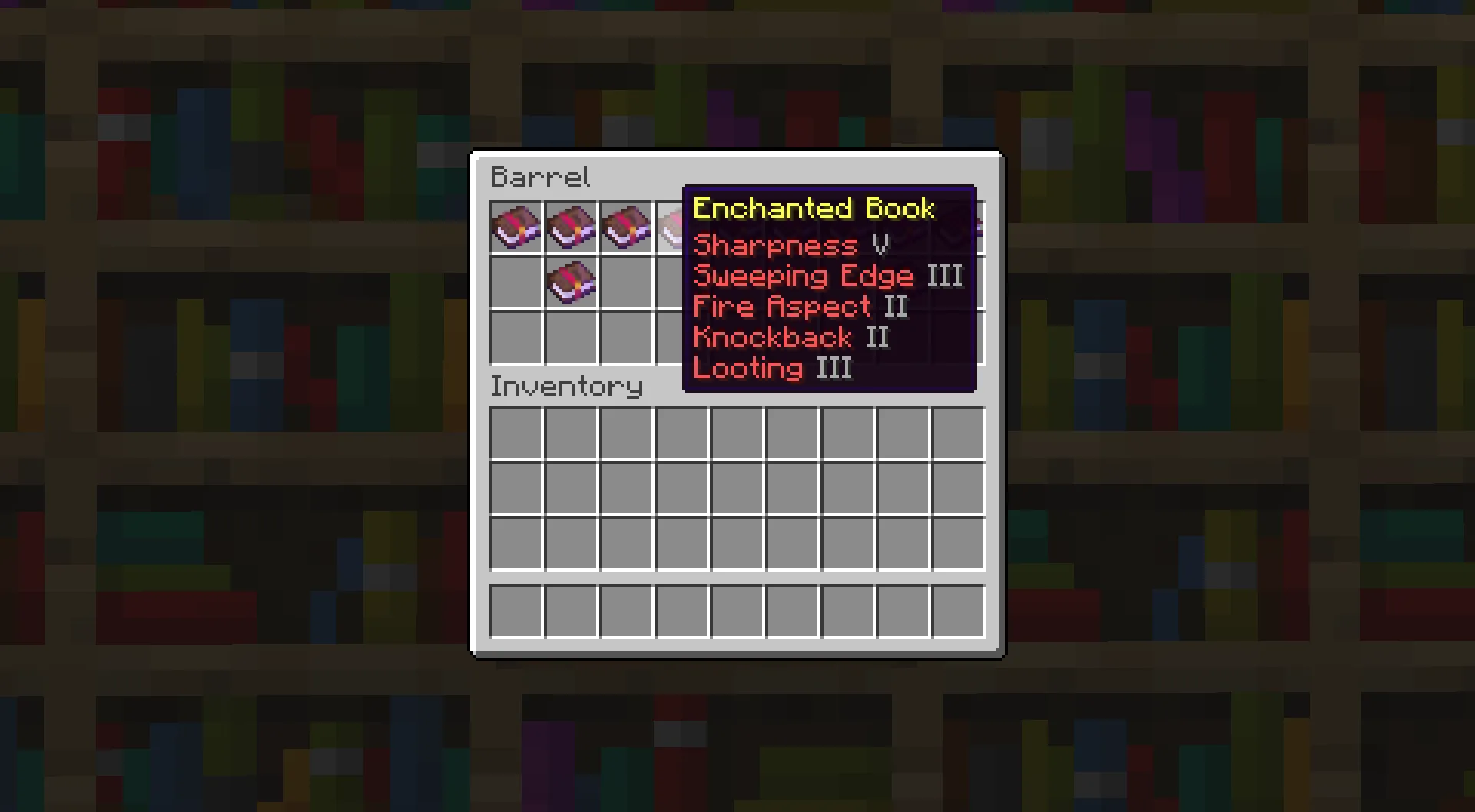Click the center slot of the main inventory grid
The image size is (1475, 812).
736,488
